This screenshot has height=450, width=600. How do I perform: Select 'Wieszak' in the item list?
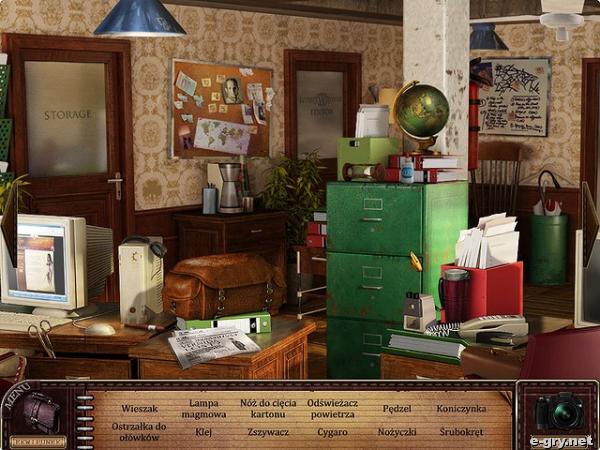[140, 408]
